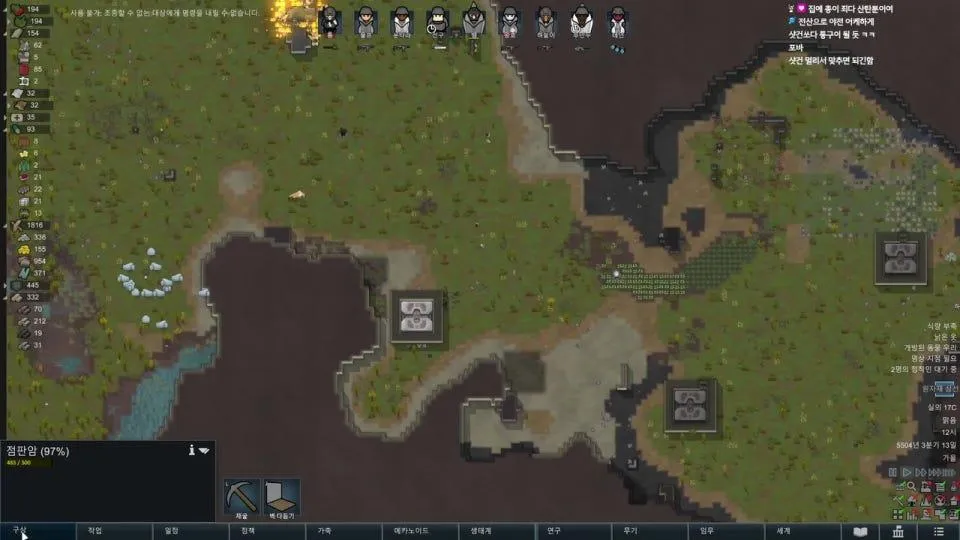This screenshot has width=960, height=540.
Task: Open the 메카노이드 tab
Action: click(x=411, y=531)
